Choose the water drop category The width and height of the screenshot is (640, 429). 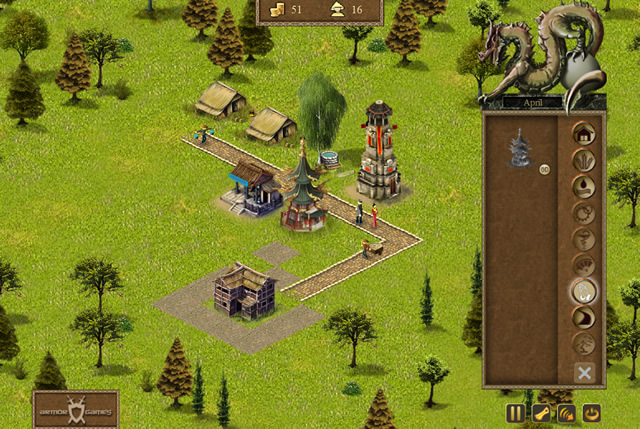(583, 187)
